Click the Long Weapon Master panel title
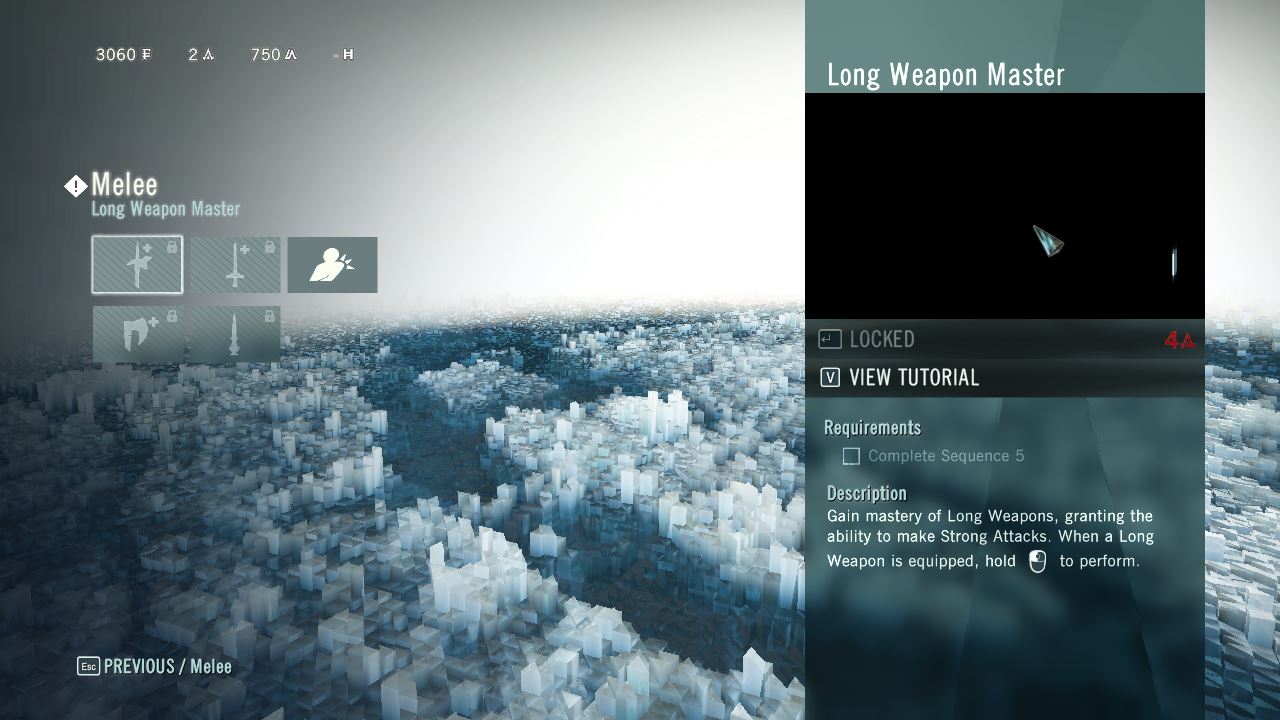The height and width of the screenshot is (720, 1280). [947, 74]
